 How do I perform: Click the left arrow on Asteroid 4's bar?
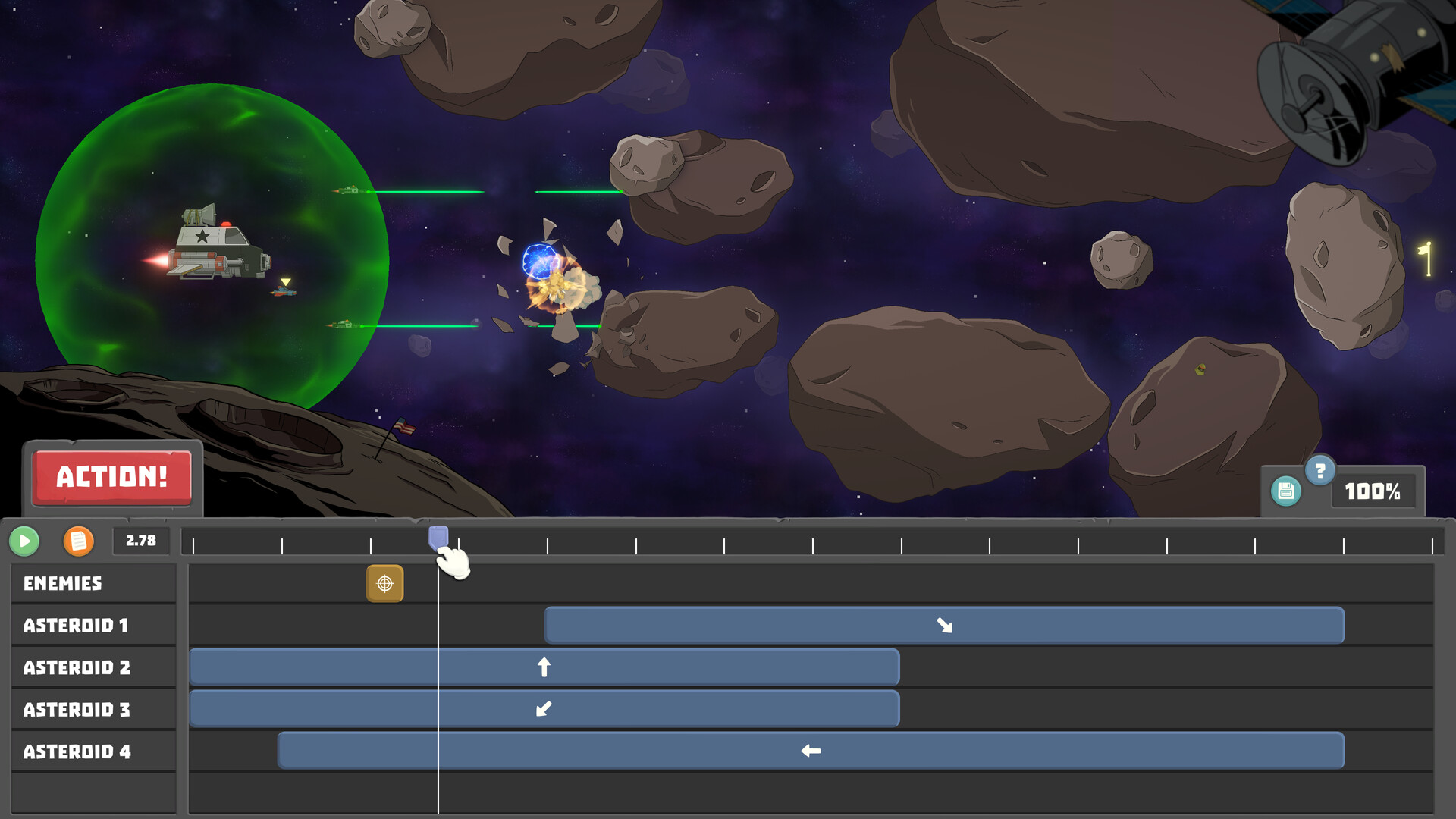point(811,751)
